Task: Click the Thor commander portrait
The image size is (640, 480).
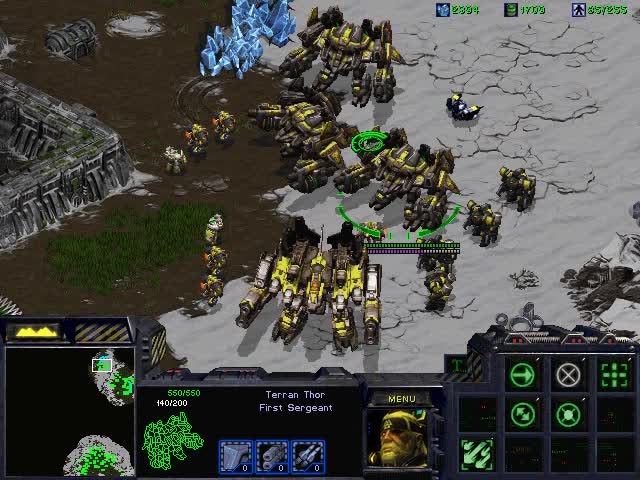Action: click(401, 436)
